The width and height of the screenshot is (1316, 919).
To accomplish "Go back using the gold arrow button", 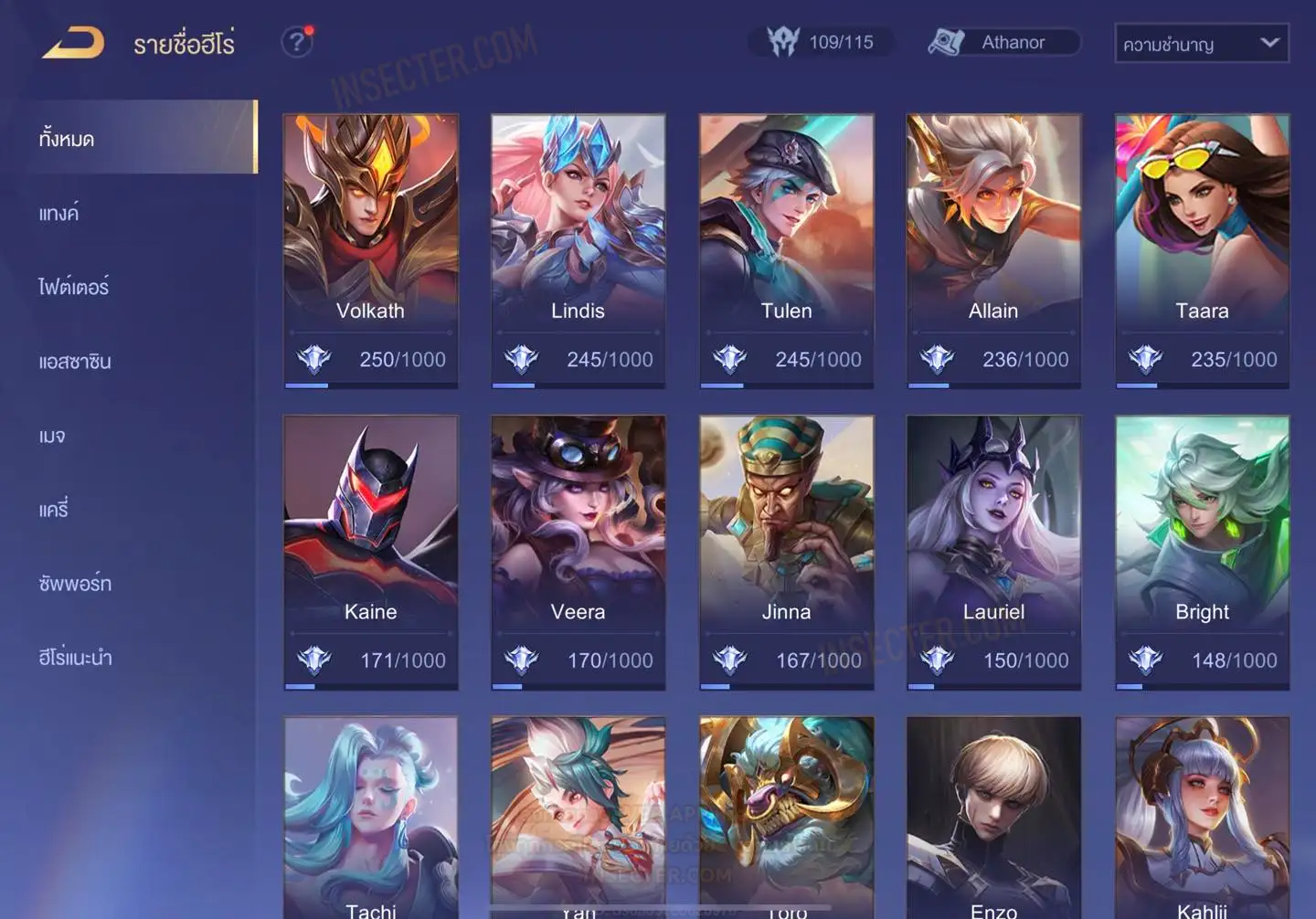I will [x=73, y=43].
